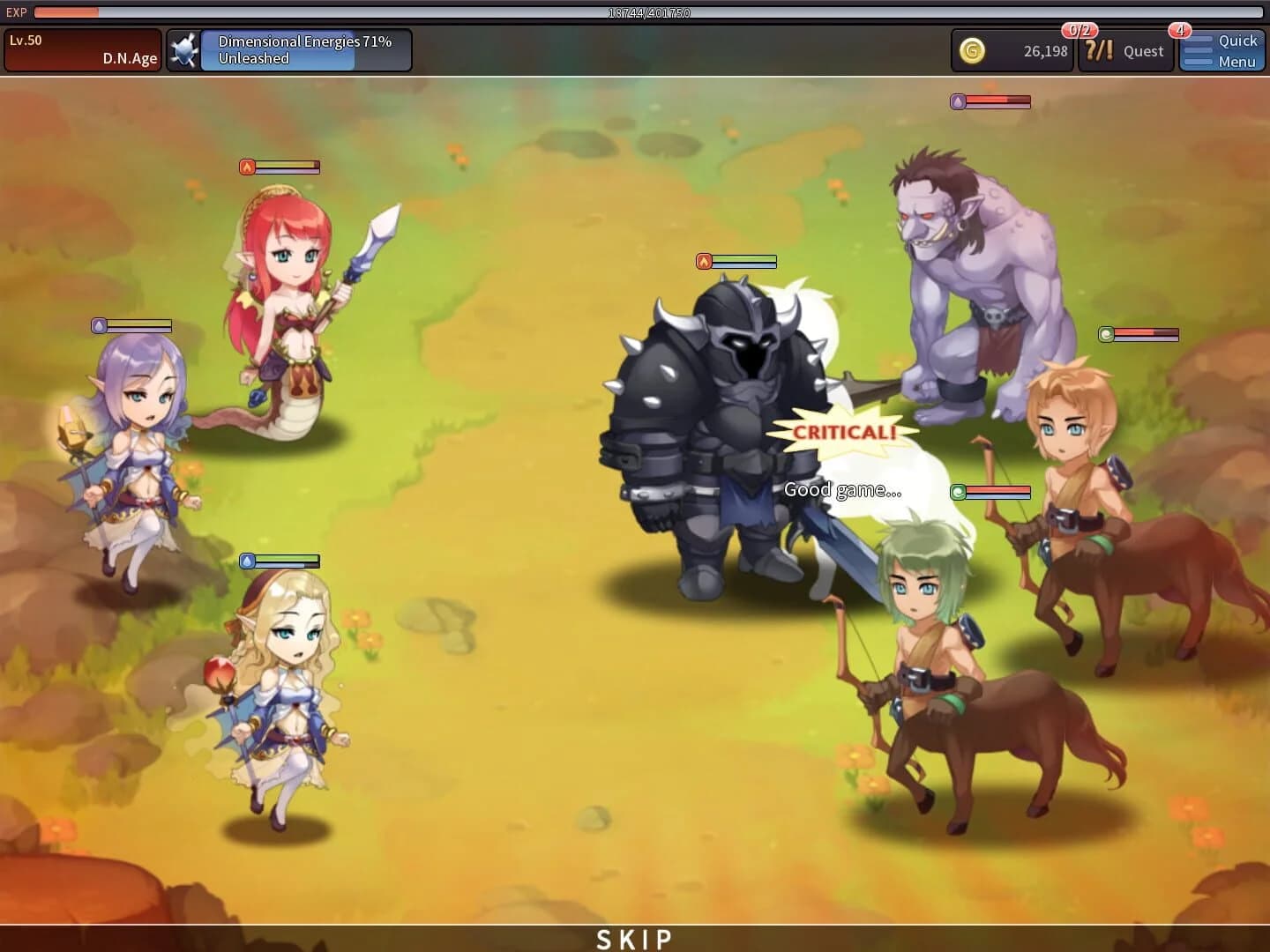1270x952 pixels.
Task: Open the Quick Menu
Action: tap(1222, 50)
